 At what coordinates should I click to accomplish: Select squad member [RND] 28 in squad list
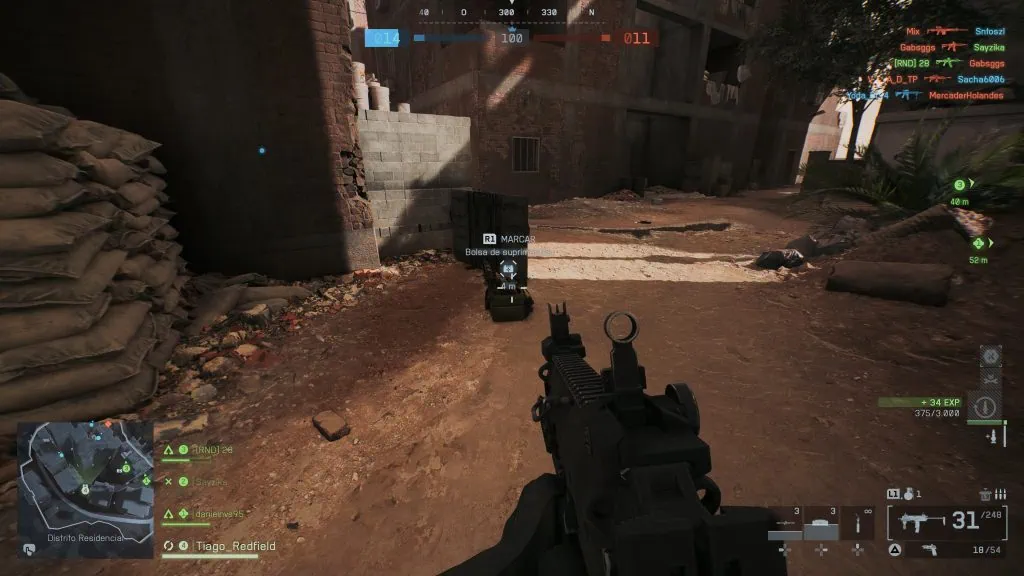(212, 451)
